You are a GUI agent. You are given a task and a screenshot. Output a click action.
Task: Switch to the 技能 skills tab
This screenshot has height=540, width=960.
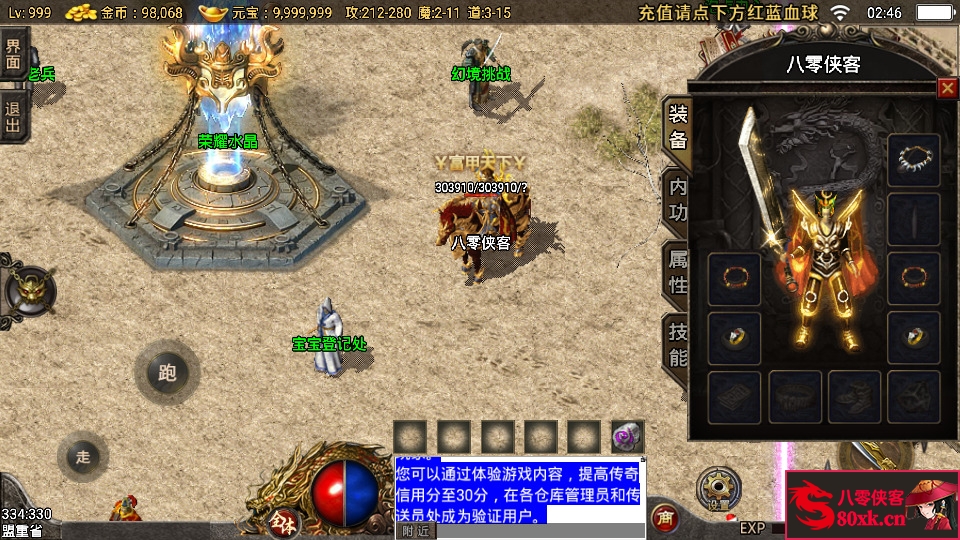677,344
